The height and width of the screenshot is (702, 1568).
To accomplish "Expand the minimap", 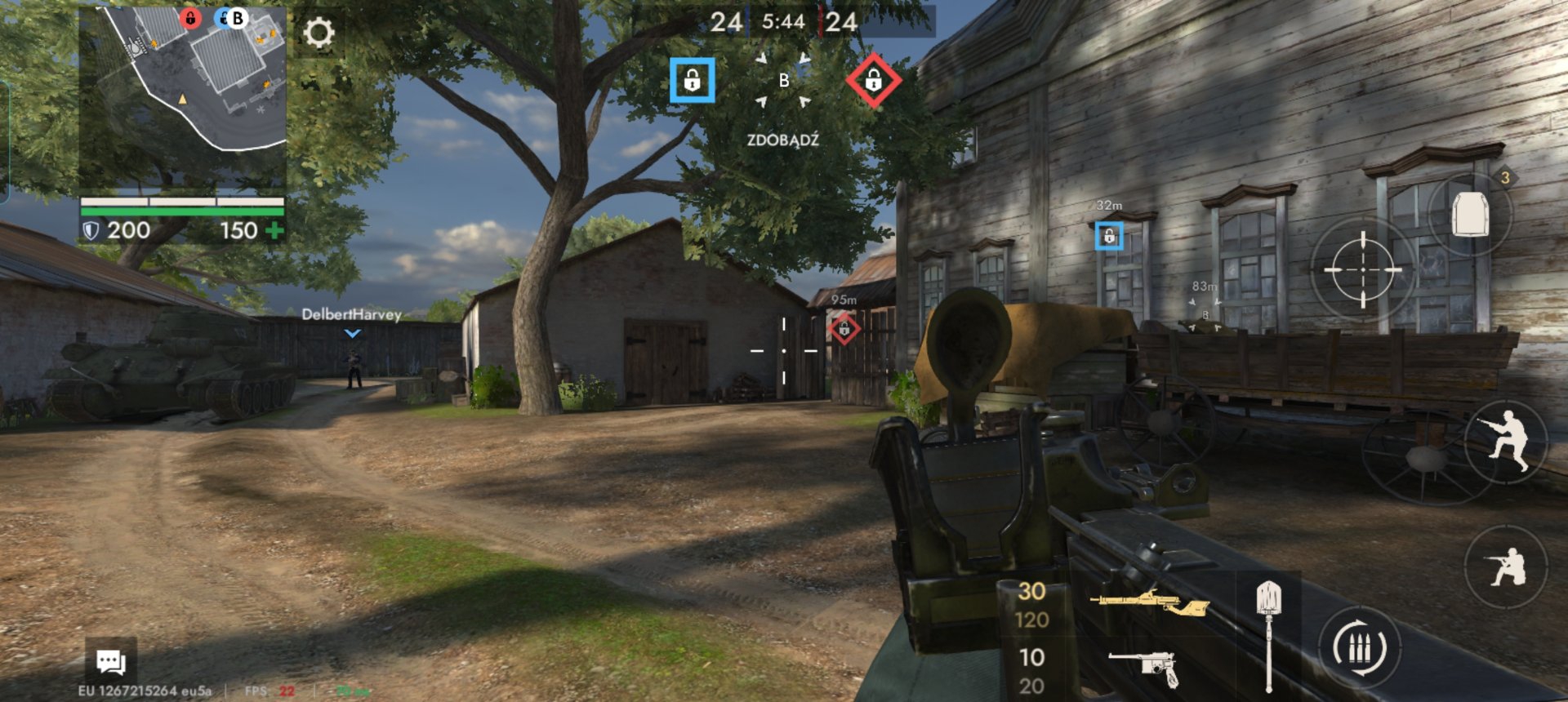I will 182,79.
